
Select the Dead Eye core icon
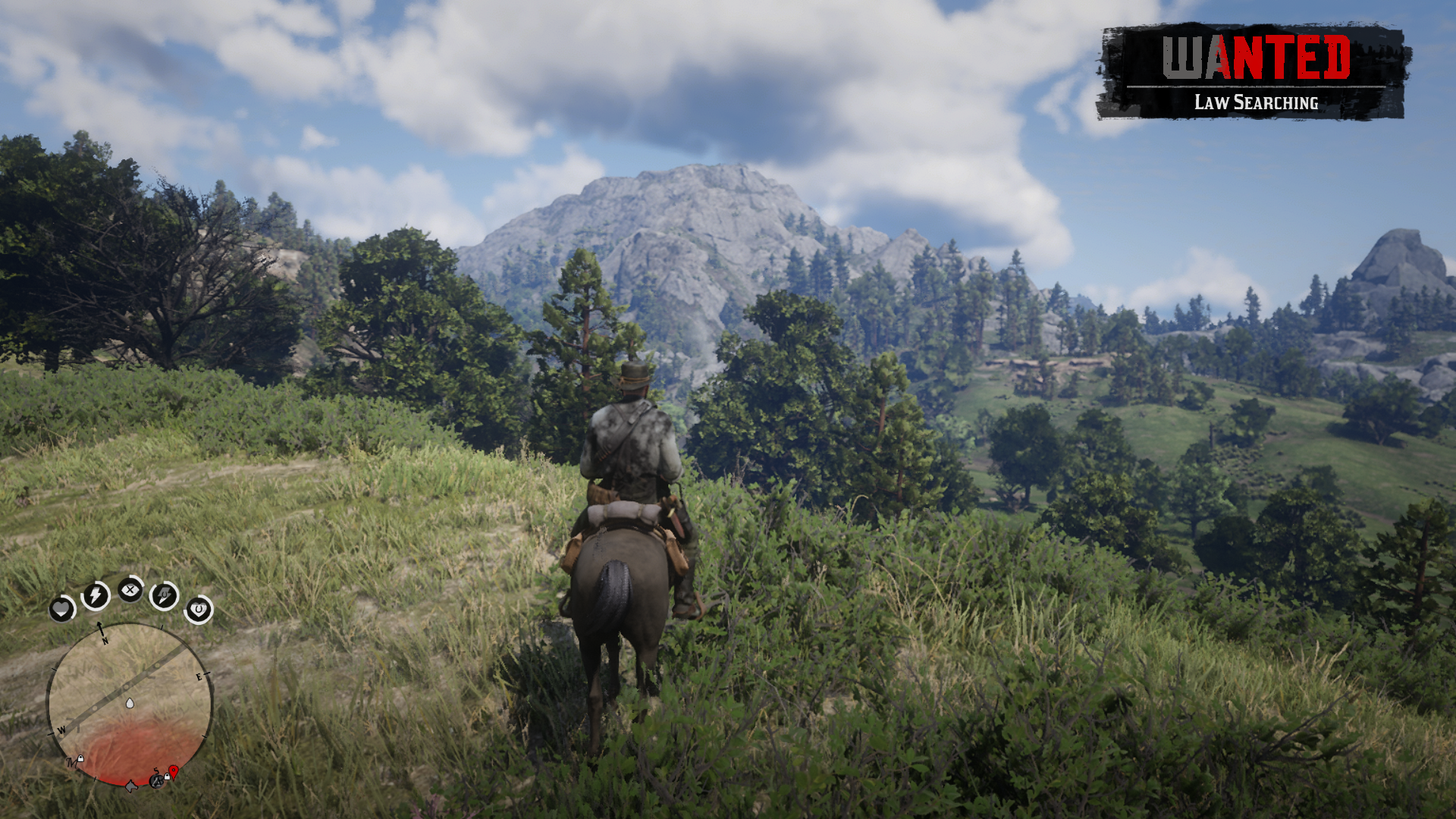[130, 589]
